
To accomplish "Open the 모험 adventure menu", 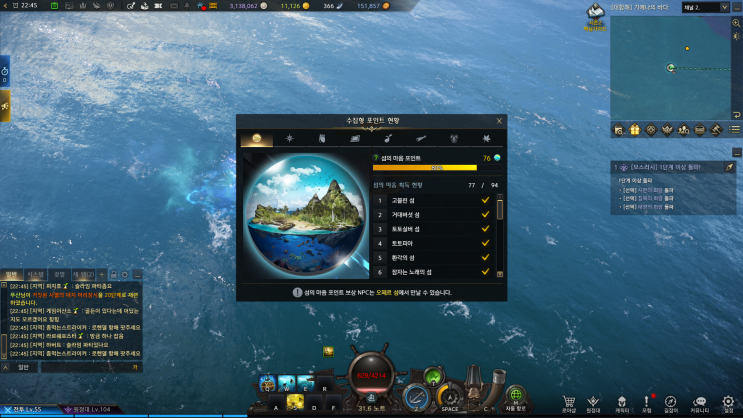I will coord(646,400).
